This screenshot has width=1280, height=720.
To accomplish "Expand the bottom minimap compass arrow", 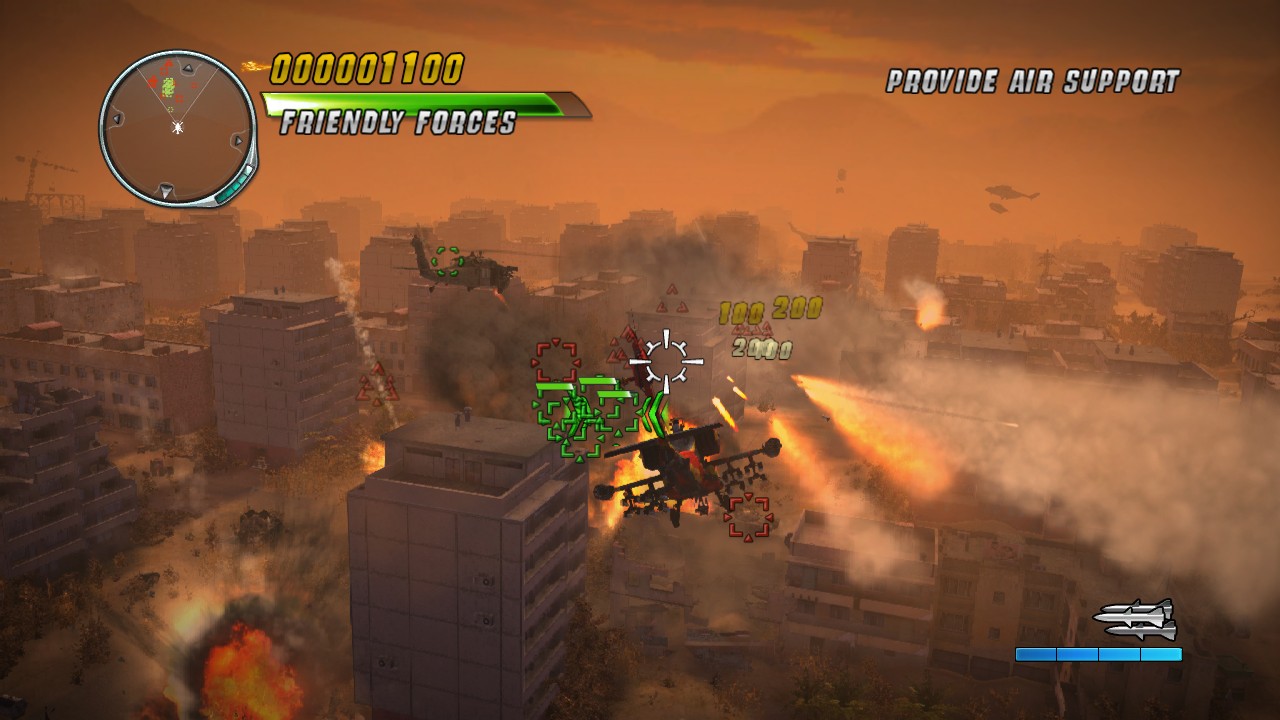I will pyautogui.click(x=164, y=190).
